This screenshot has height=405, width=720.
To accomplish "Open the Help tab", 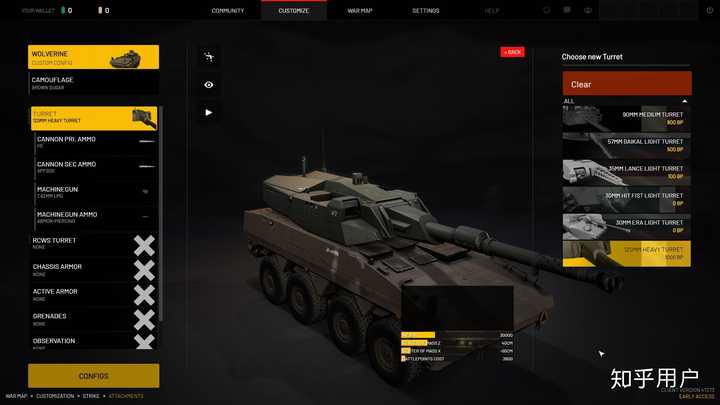I will [492, 10].
